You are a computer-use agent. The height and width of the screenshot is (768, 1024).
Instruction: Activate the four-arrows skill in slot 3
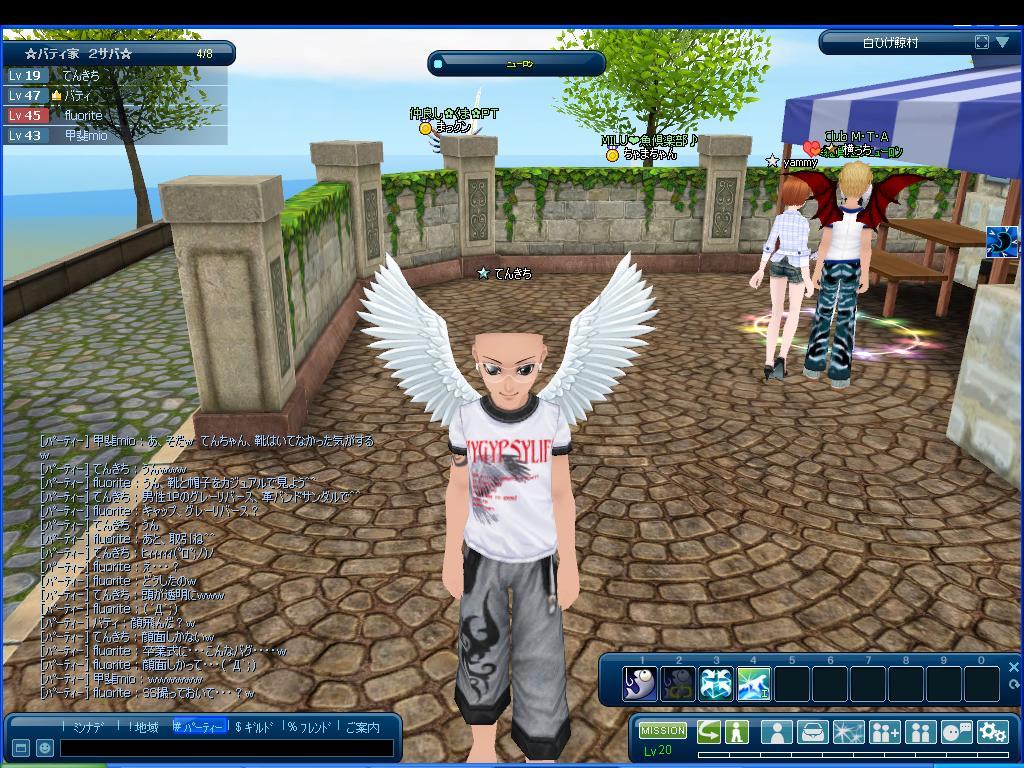pyautogui.click(x=716, y=684)
